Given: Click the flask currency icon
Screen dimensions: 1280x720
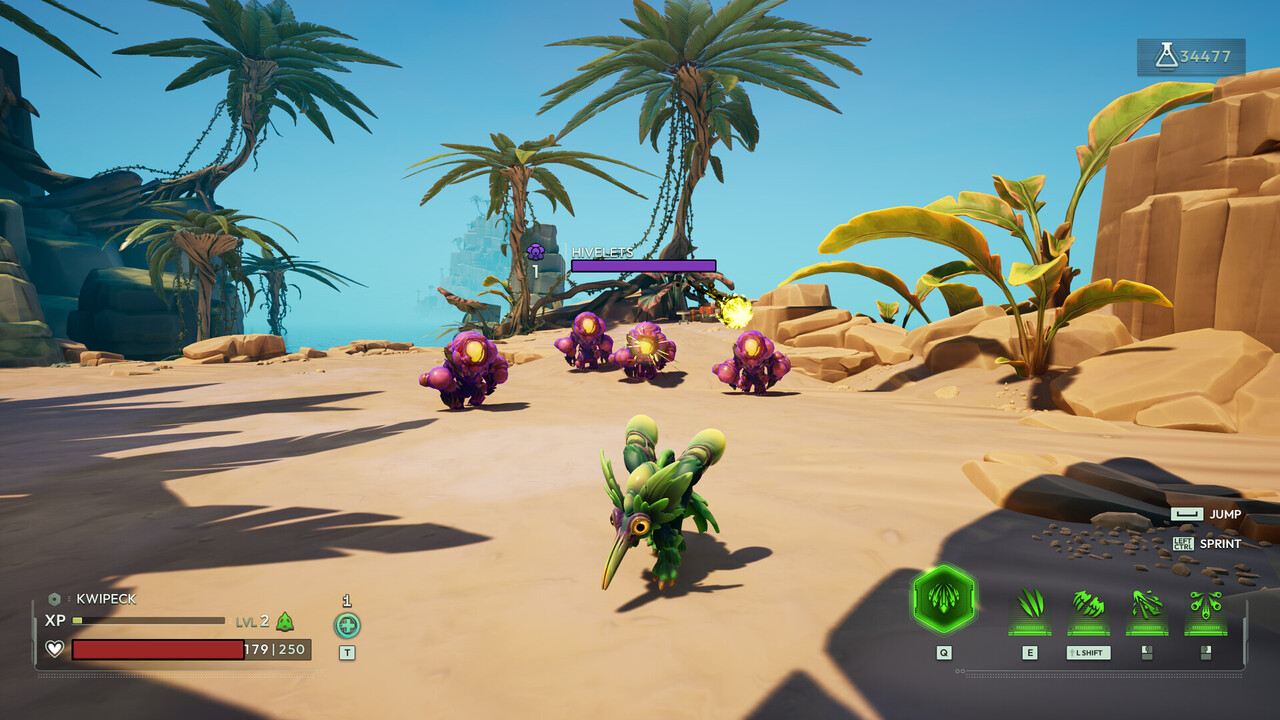Looking at the screenshot, I should tap(1166, 56).
